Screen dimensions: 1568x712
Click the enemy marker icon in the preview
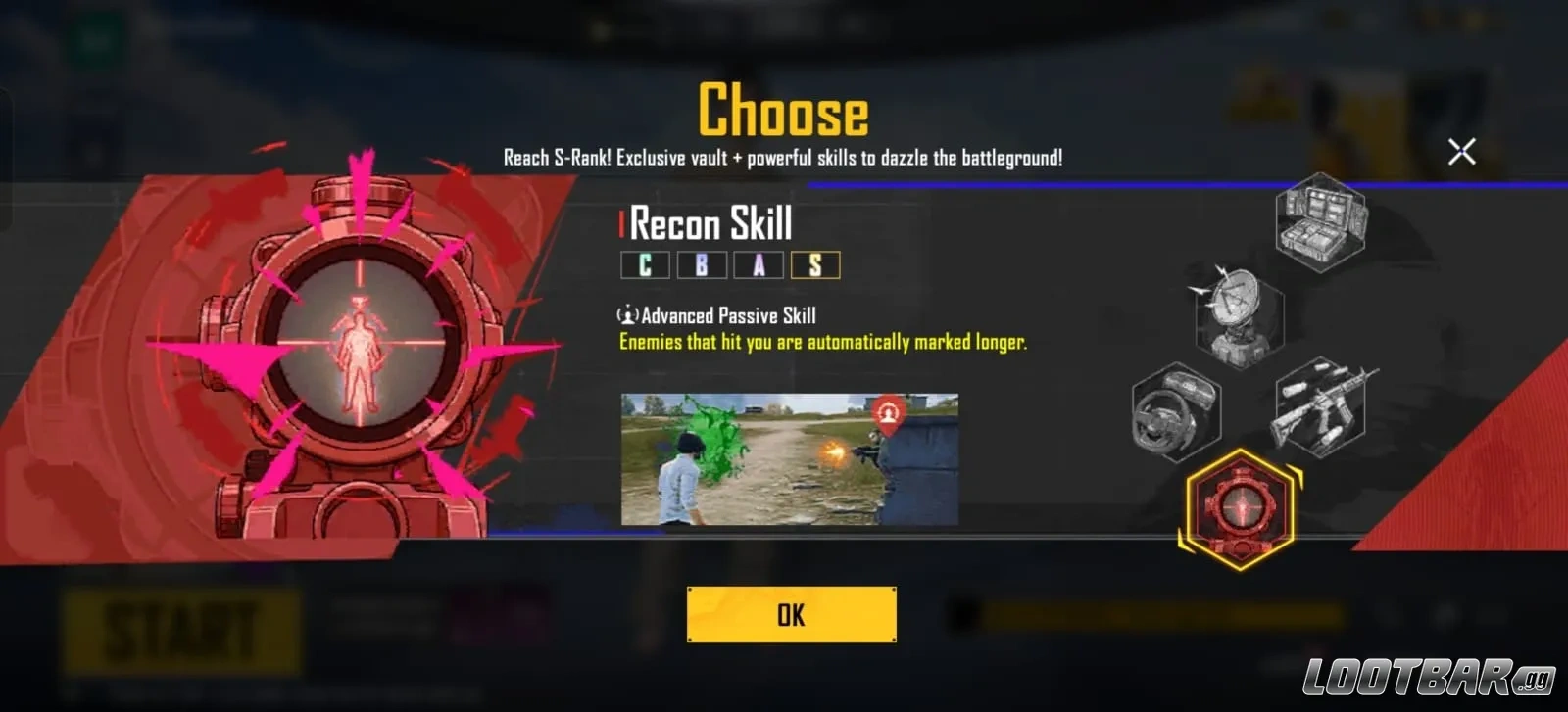tap(887, 413)
